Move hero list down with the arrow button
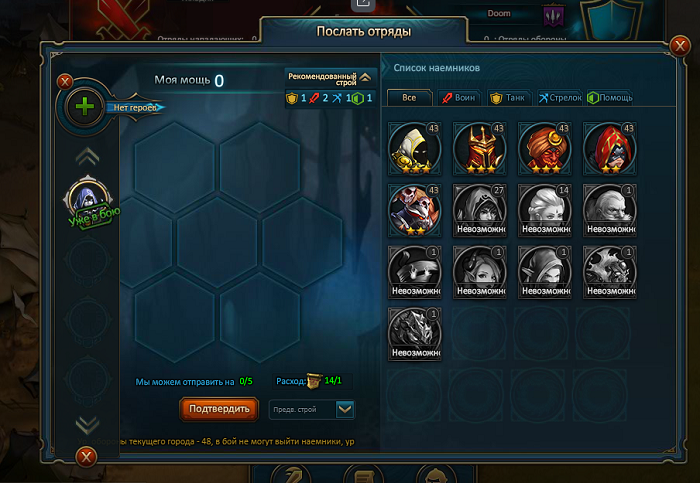700x483 pixels. click(x=87, y=424)
